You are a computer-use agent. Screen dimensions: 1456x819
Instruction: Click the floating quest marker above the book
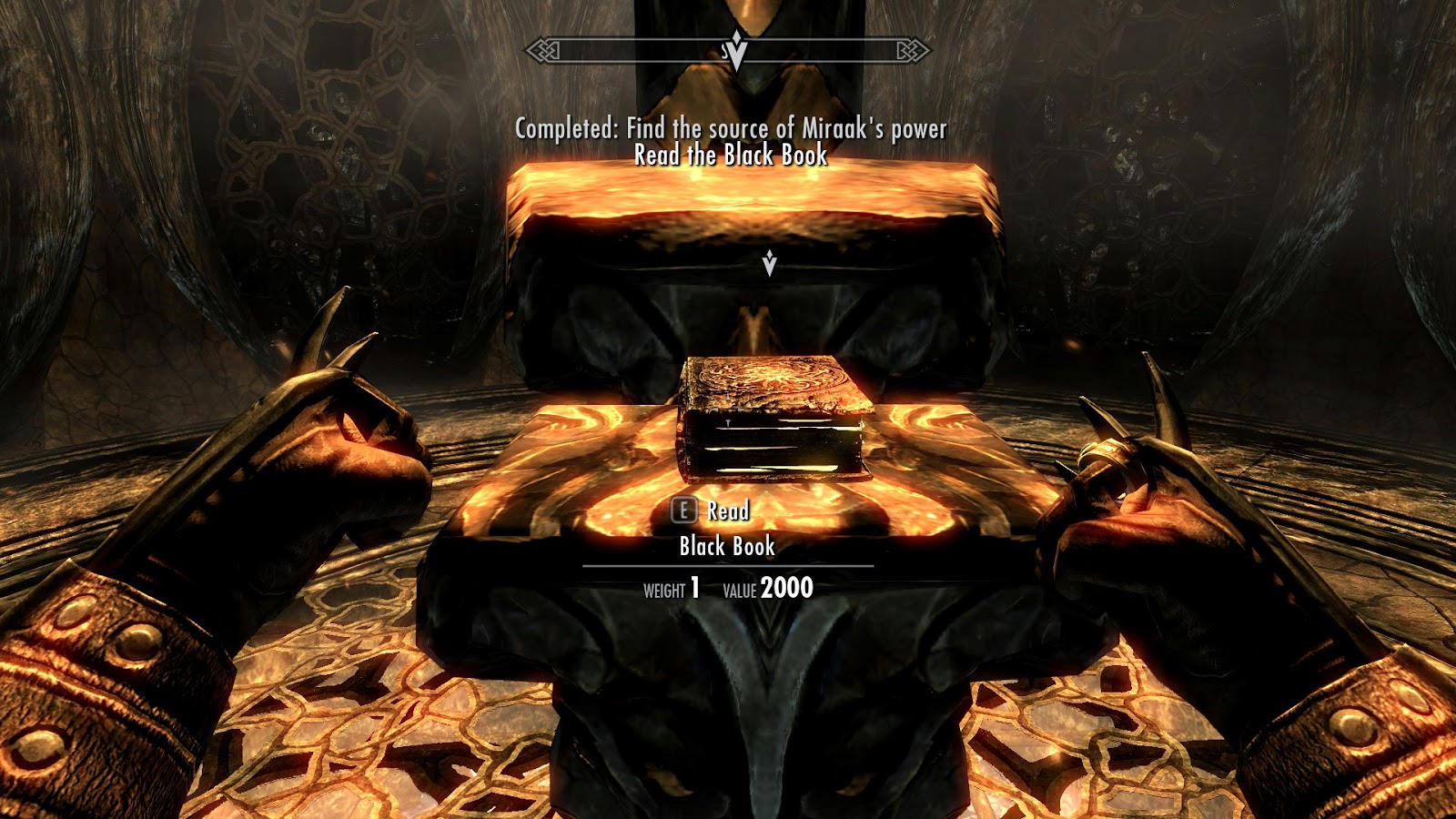point(769,263)
